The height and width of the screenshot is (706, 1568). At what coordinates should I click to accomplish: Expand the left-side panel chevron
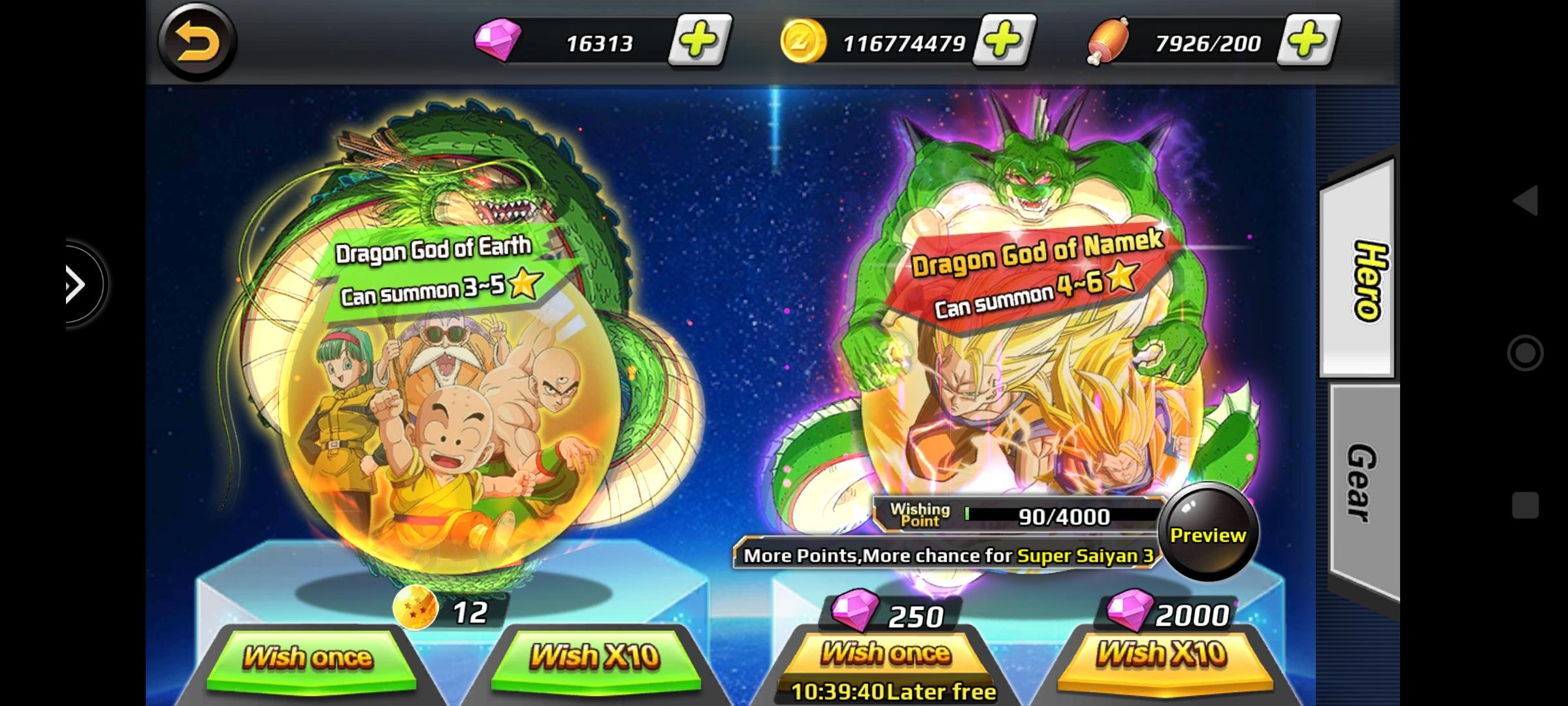74,284
